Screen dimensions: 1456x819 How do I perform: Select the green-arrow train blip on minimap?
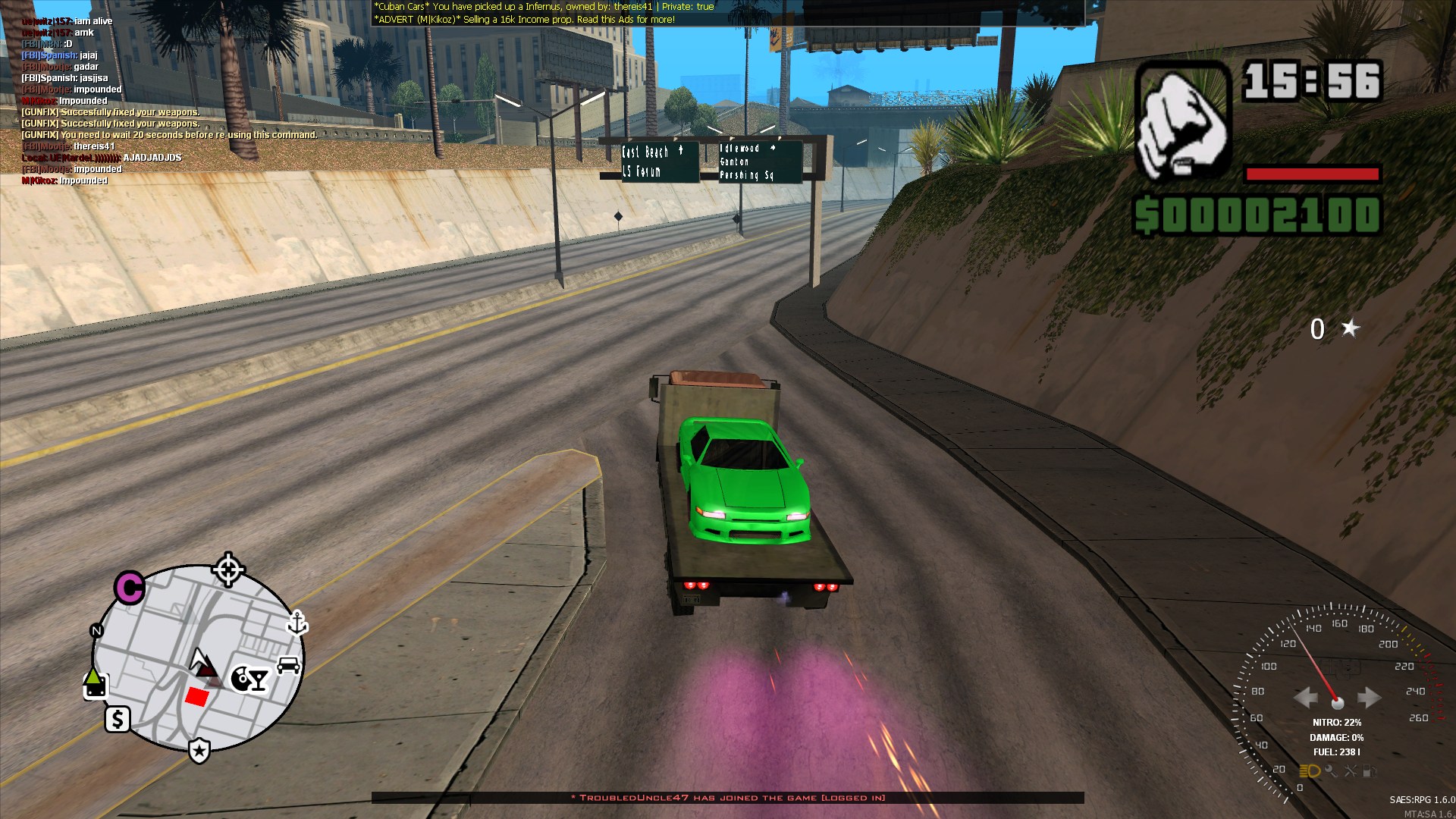click(95, 683)
